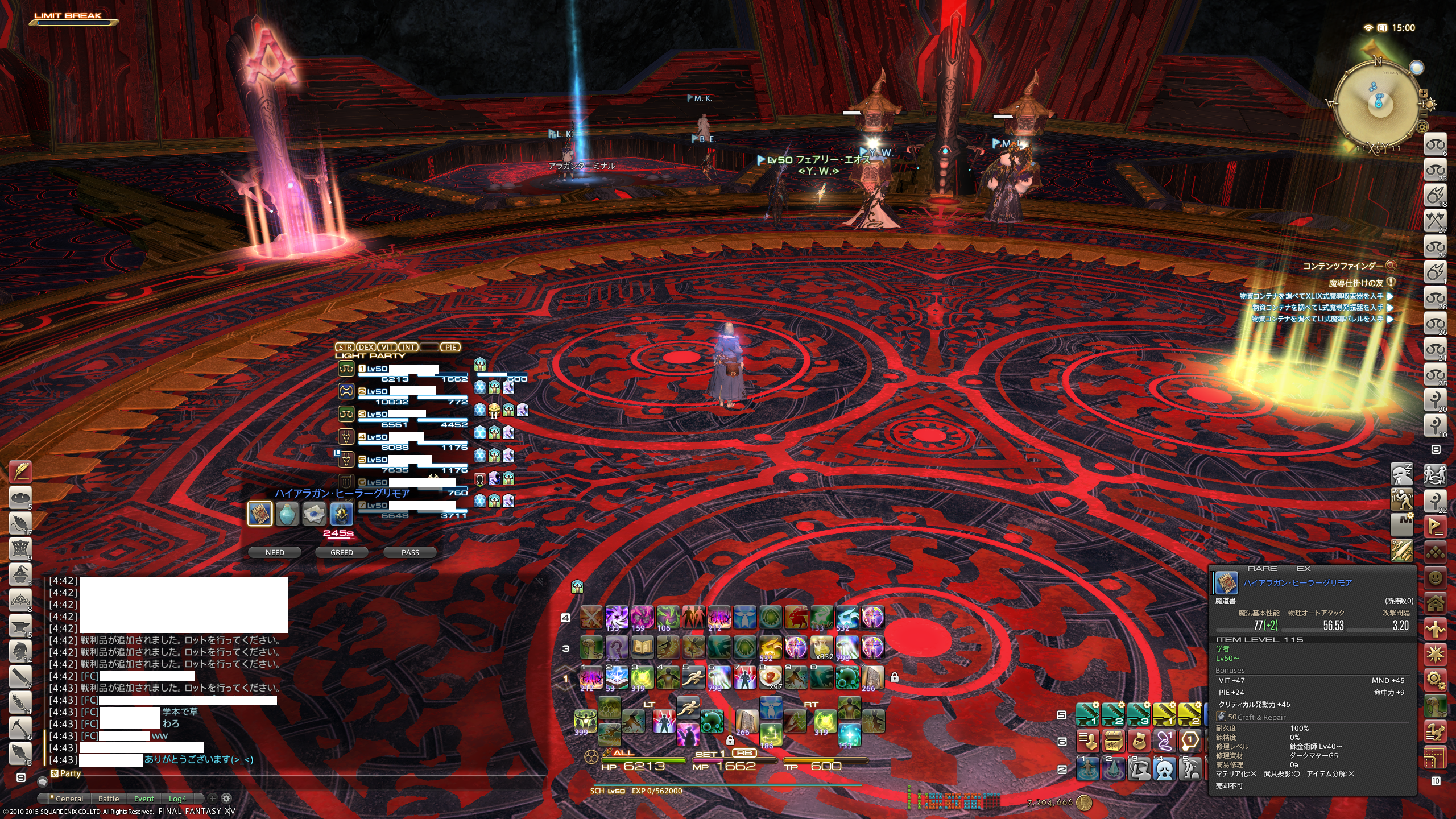Choose PASS on the loot roll

point(410,552)
